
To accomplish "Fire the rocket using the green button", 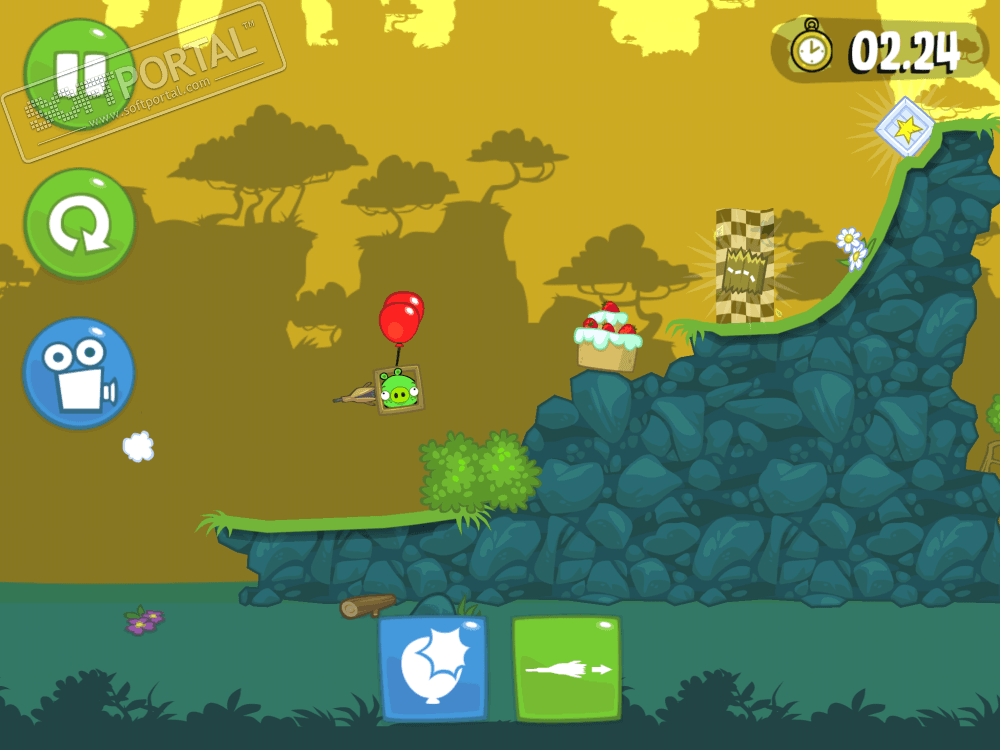I will pos(566,668).
